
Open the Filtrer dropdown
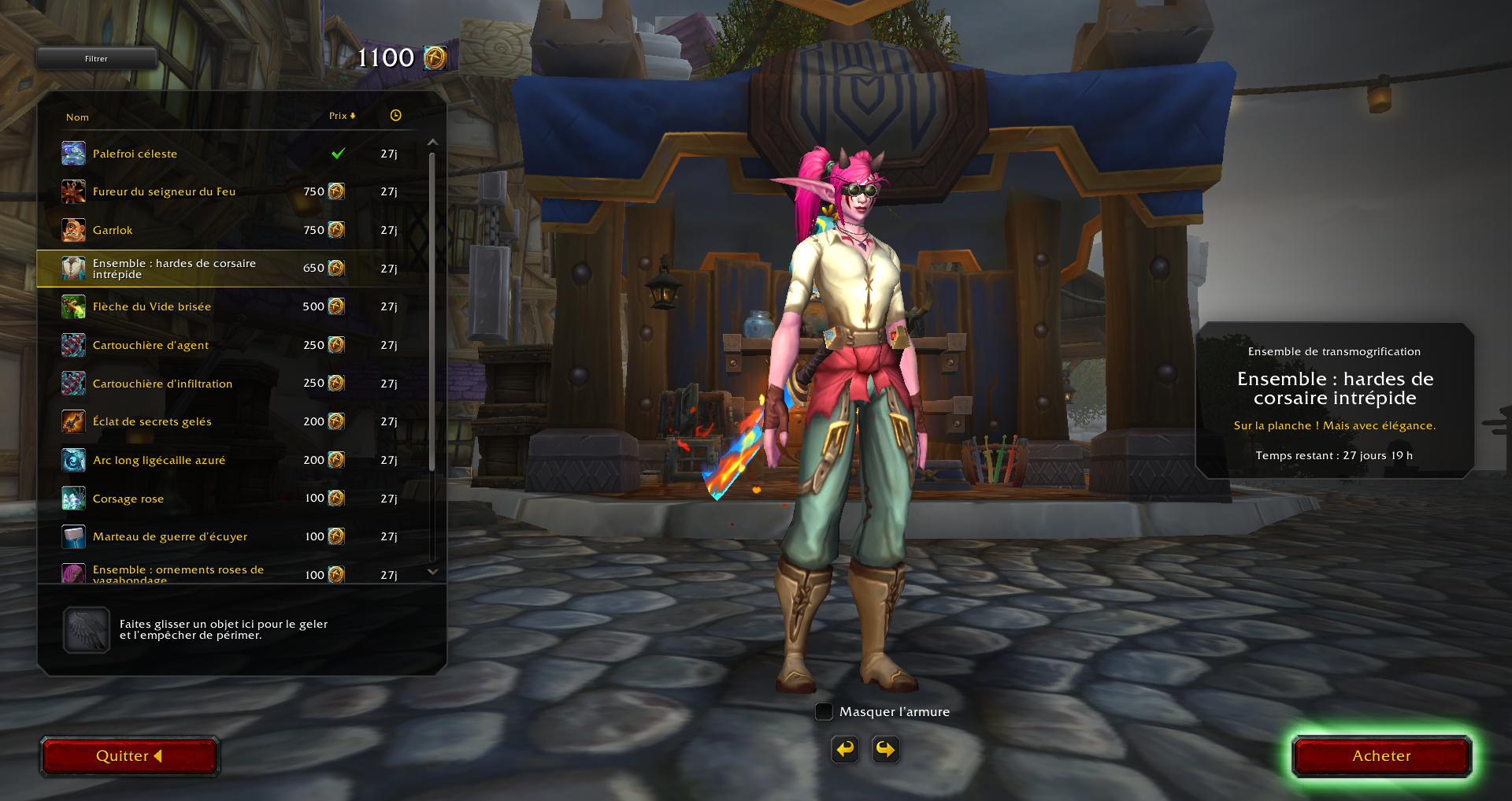pyautogui.click(x=97, y=58)
